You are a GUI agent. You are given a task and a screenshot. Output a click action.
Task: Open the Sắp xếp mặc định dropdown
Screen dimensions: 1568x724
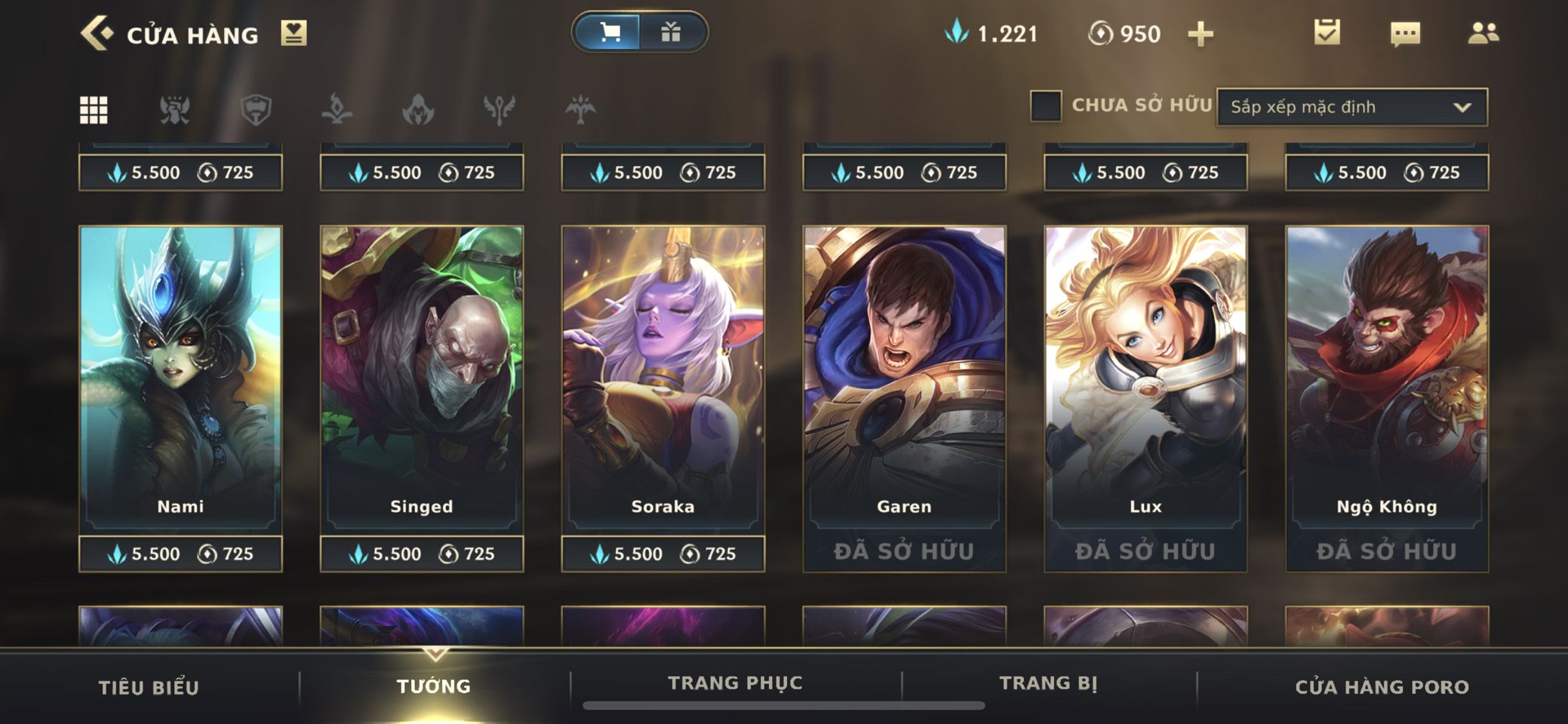point(1351,107)
